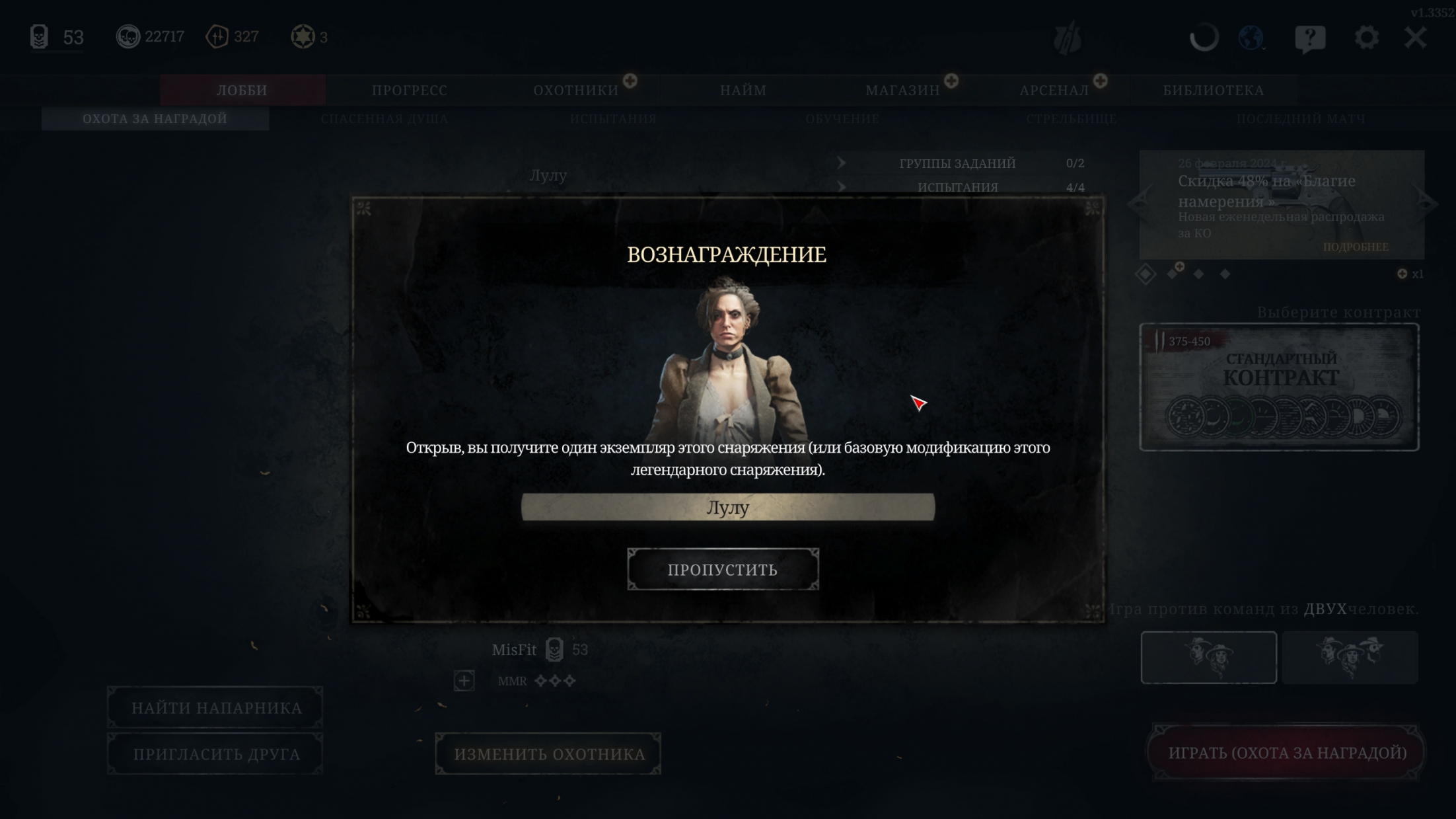
Task: Open the МАГАЗИН store tab
Action: tap(902, 91)
